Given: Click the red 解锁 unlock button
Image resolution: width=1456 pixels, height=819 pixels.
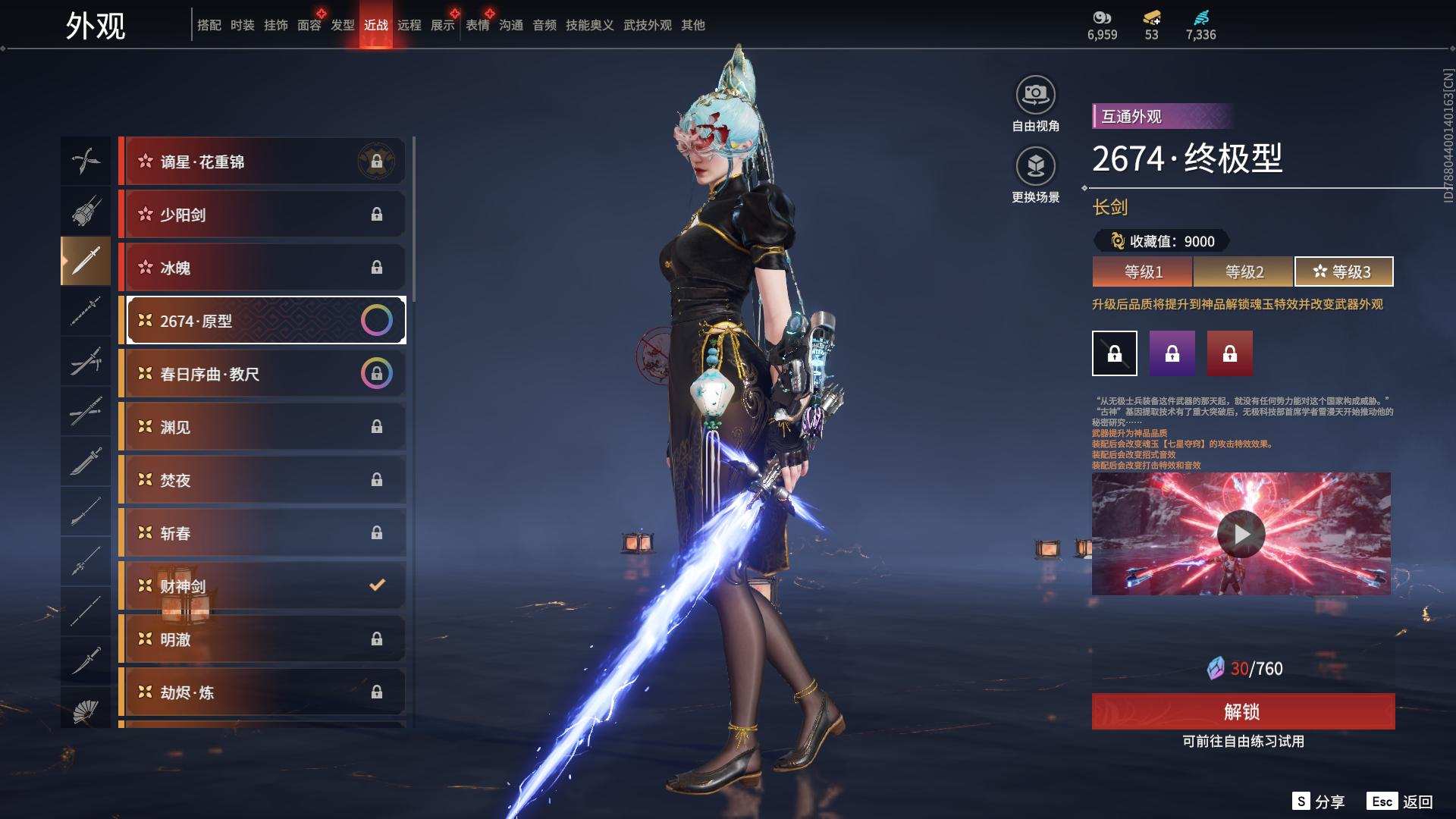Looking at the screenshot, I should pyautogui.click(x=1242, y=711).
